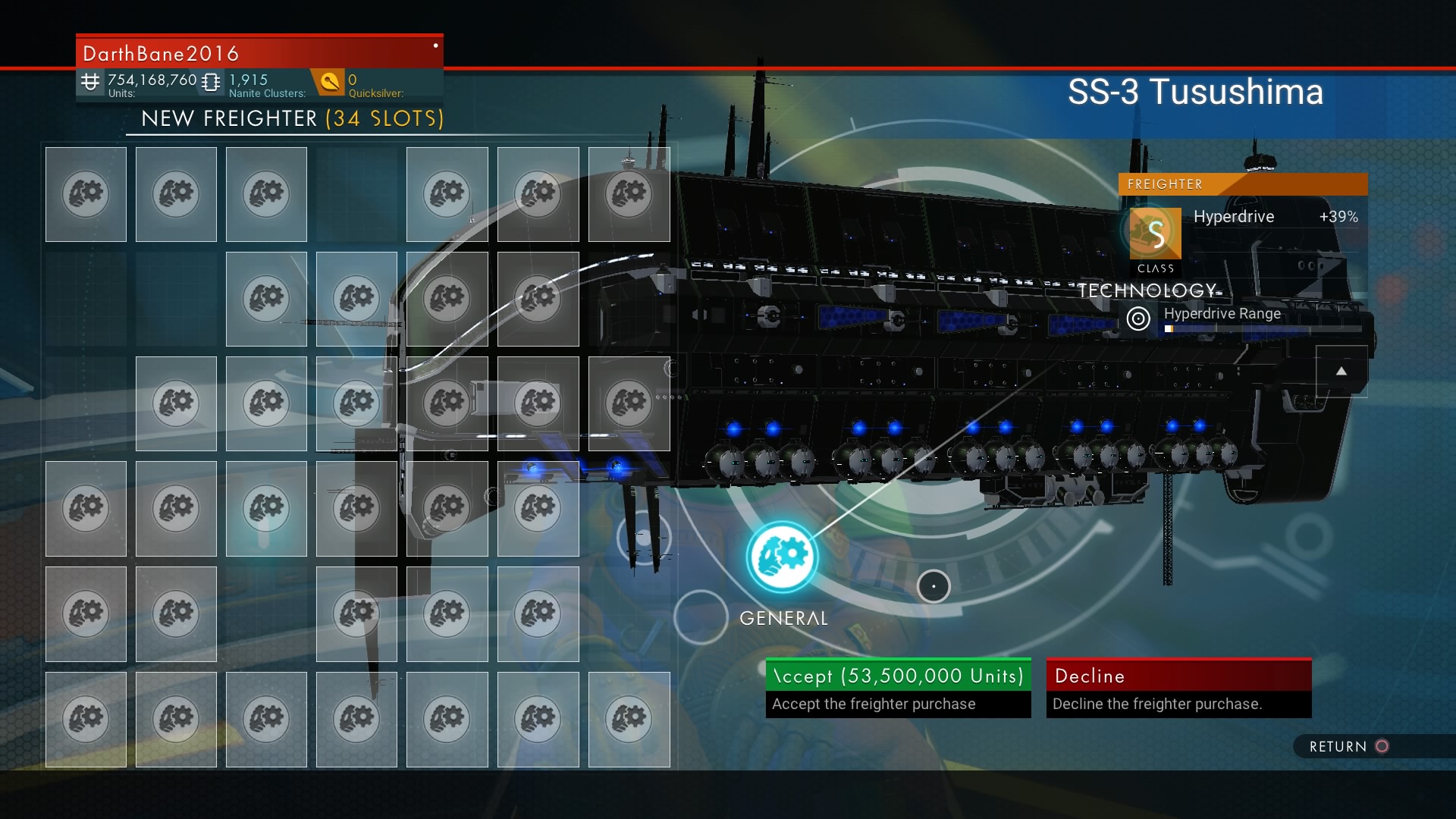Expand the panel with the up arrow
1456x819 pixels.
coord(1341,371)
